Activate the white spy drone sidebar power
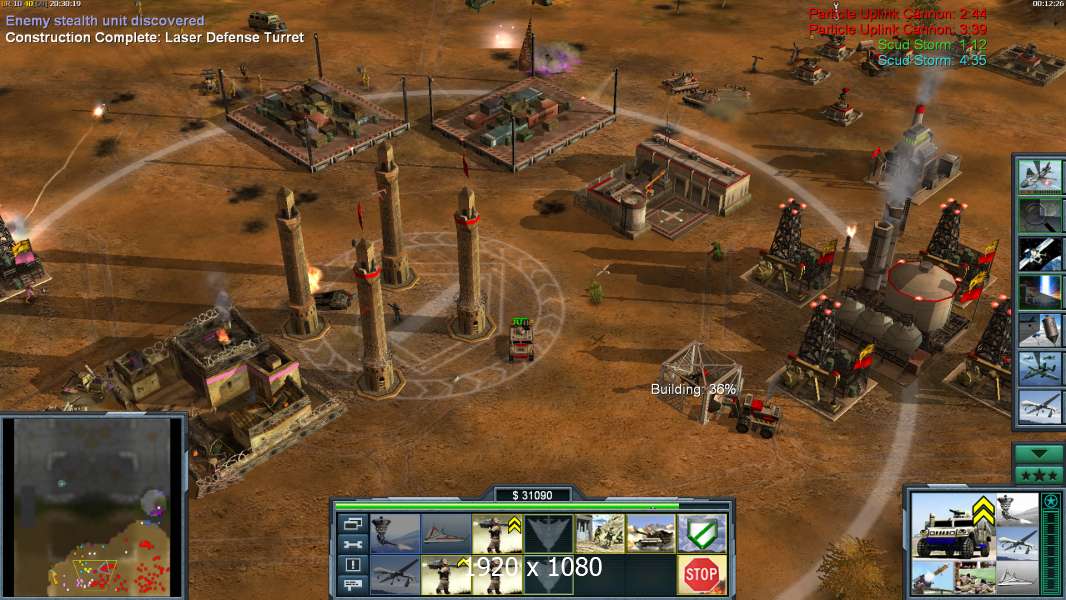Viewport: 1066px width, 600px height. click(x=1040, y=406)
